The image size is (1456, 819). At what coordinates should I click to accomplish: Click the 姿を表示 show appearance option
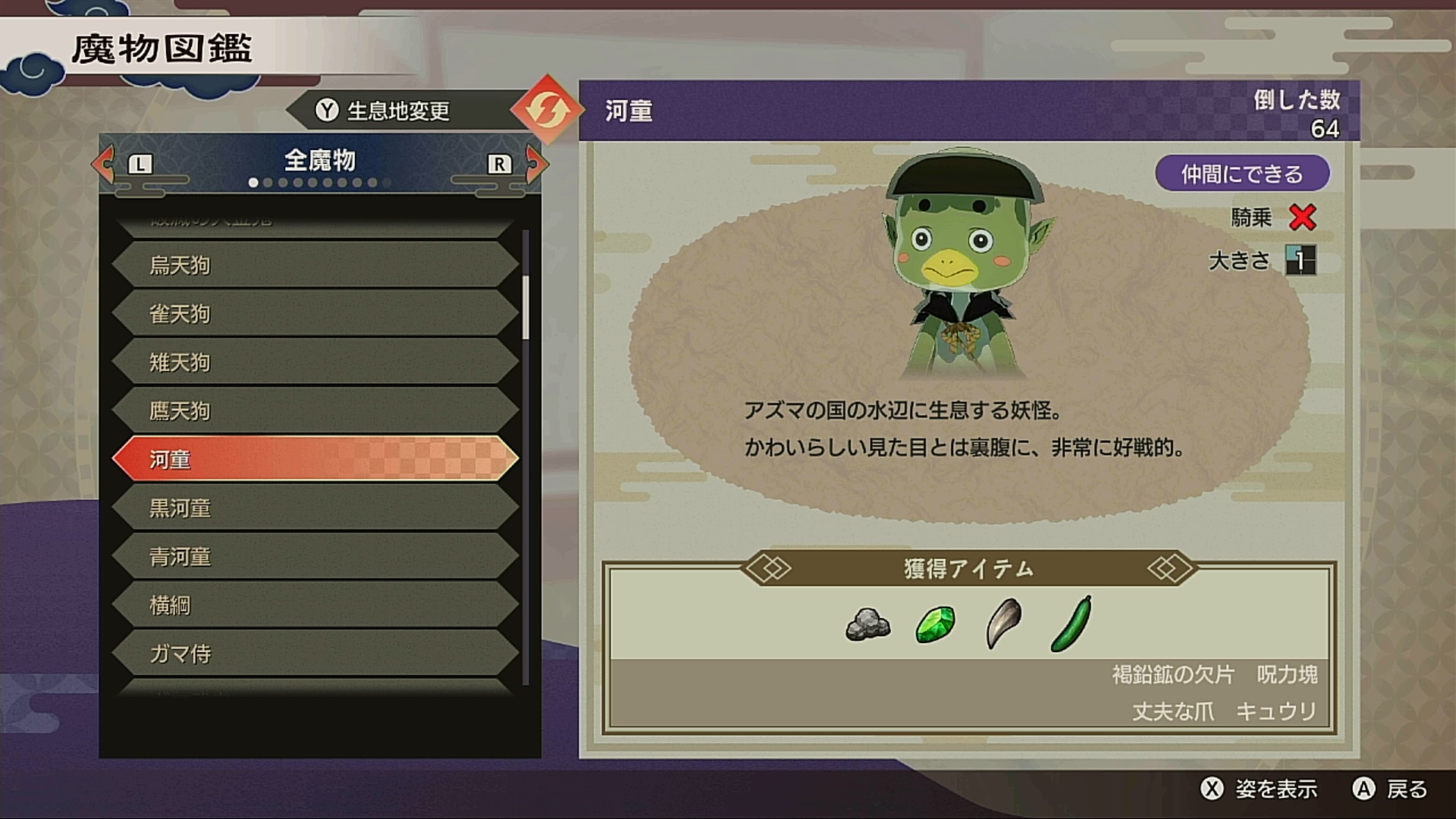click(1260, 789)
